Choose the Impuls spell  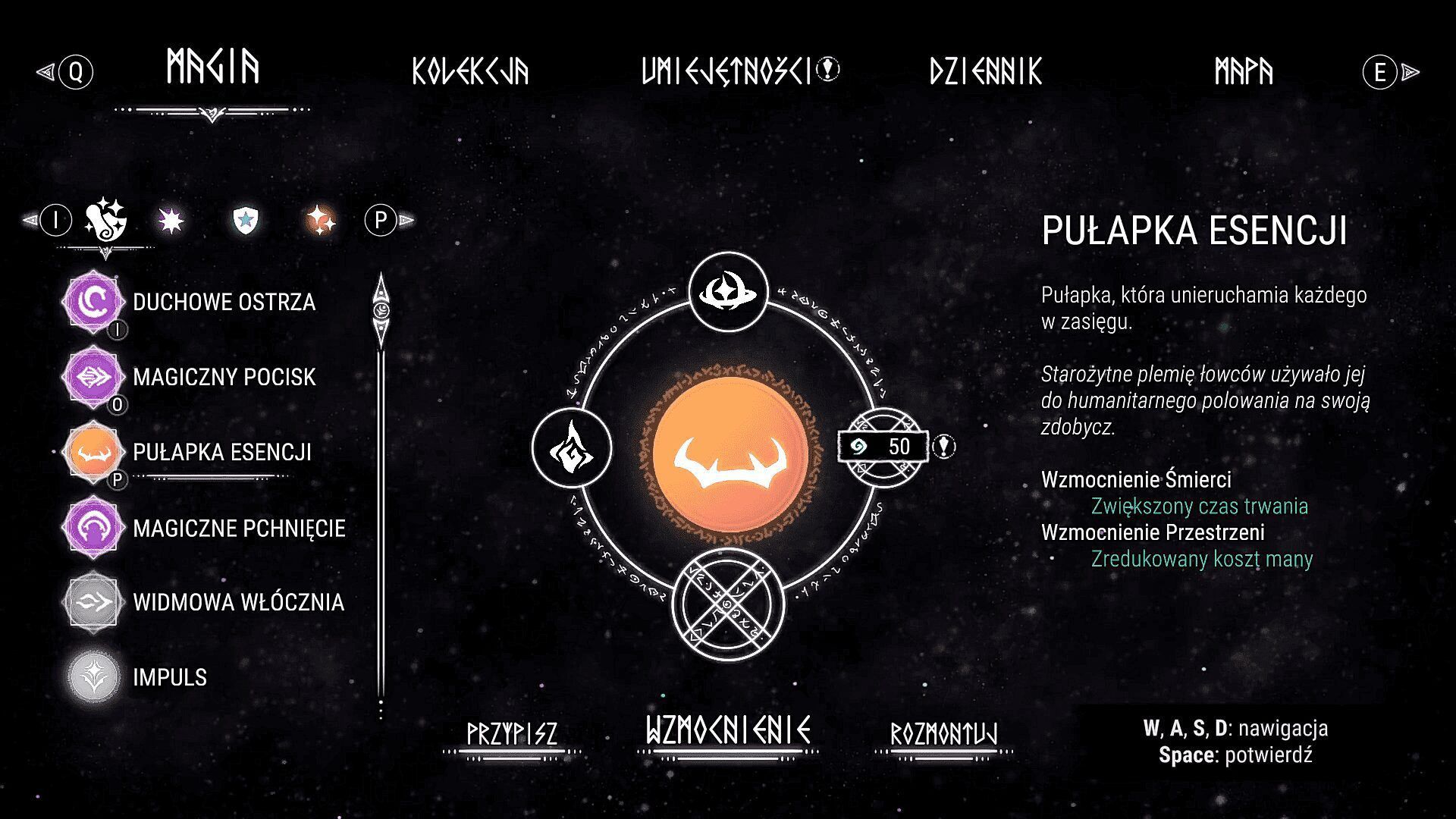click(x=169, y=677)
